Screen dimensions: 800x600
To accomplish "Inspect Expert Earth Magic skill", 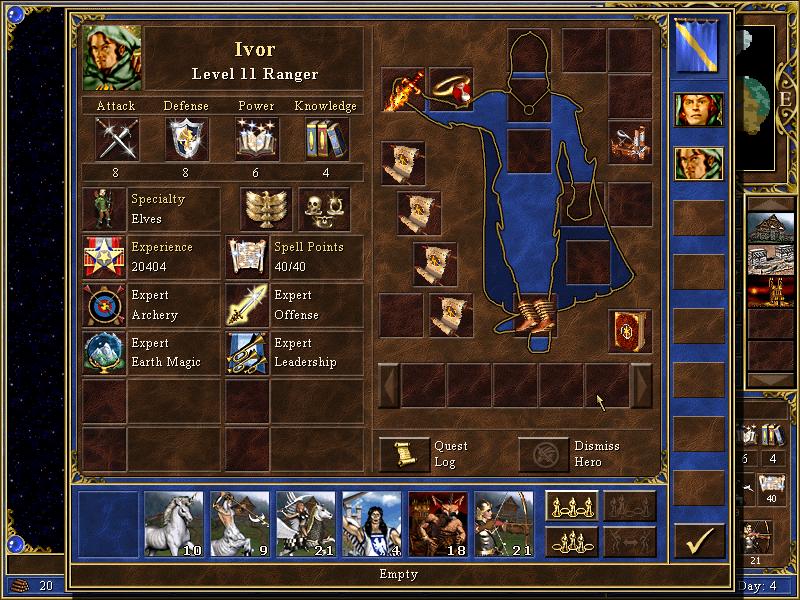I will [104, 354].
